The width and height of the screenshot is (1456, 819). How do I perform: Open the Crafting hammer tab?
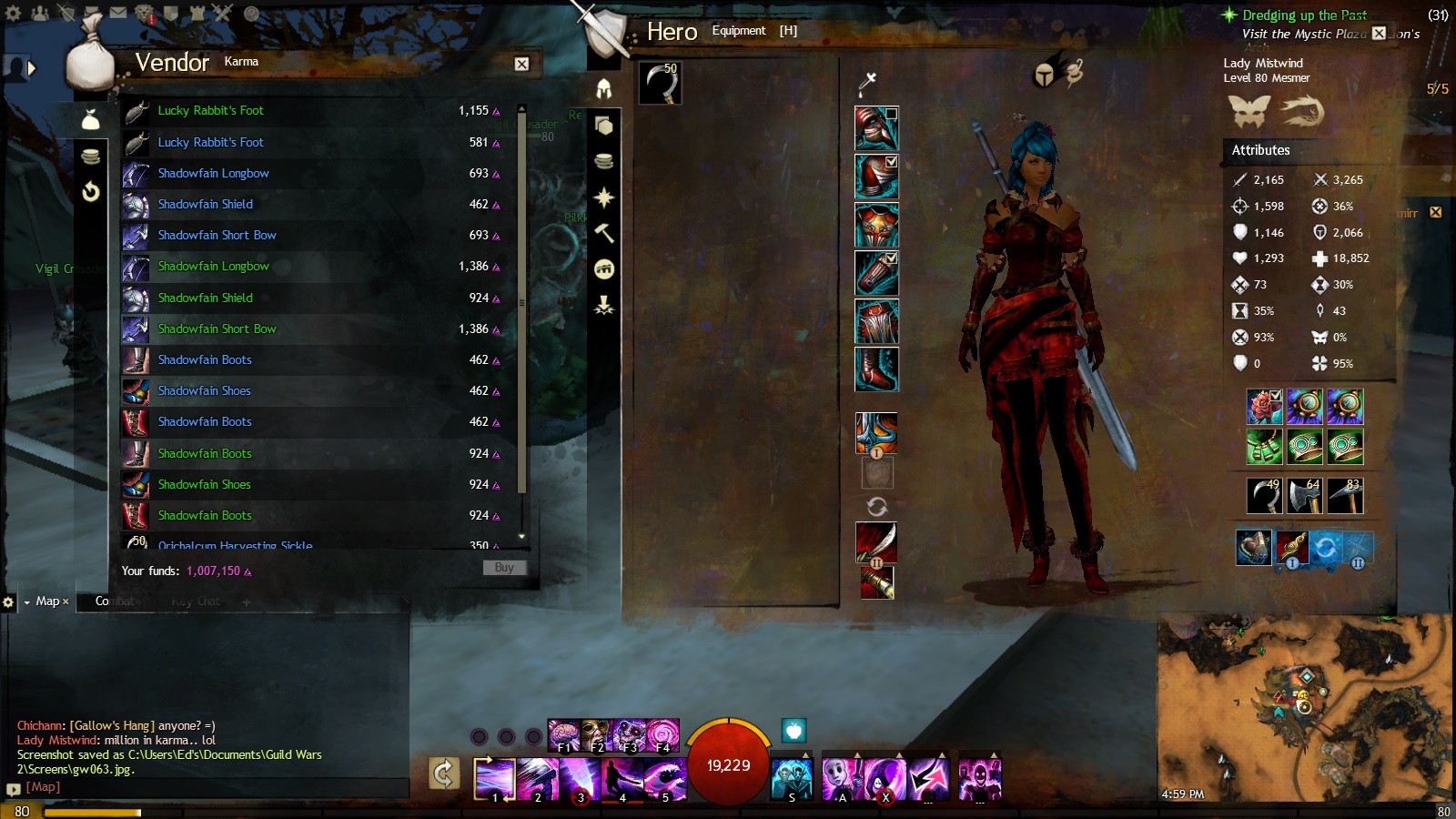pos(602,233)
